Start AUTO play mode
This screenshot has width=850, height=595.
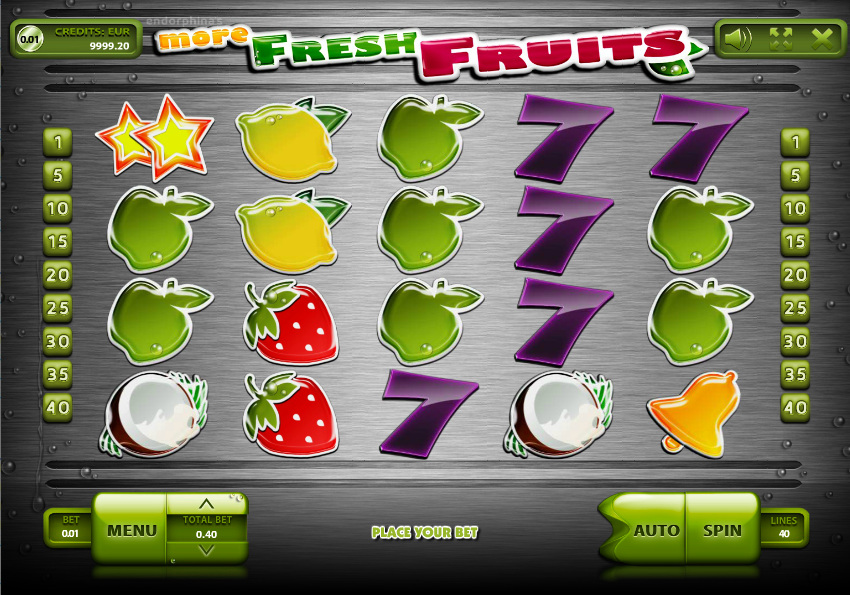click(656, 529)
